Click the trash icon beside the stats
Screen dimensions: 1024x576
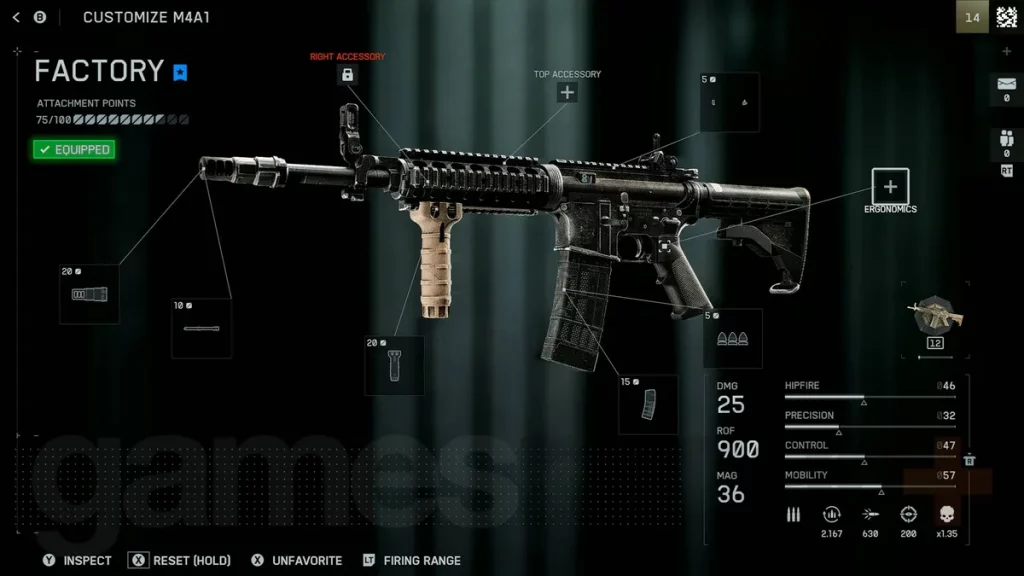[x=969, y=460]
